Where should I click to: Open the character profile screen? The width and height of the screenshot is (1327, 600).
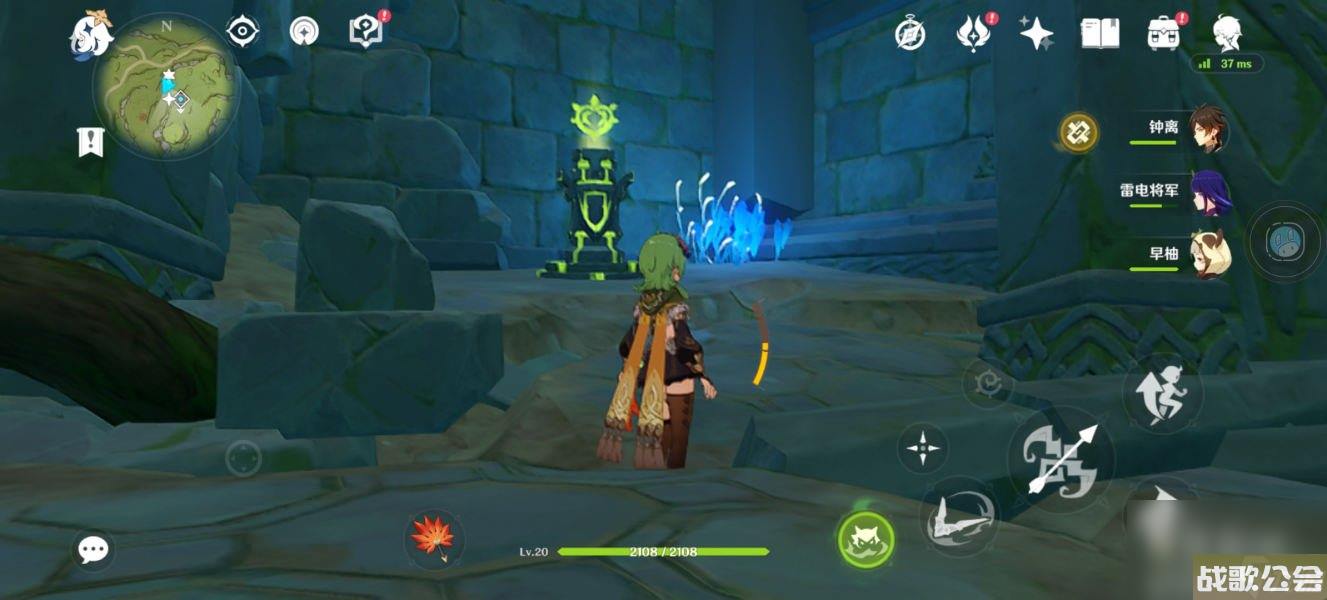pyautogui.click(x=1227, y=35)
